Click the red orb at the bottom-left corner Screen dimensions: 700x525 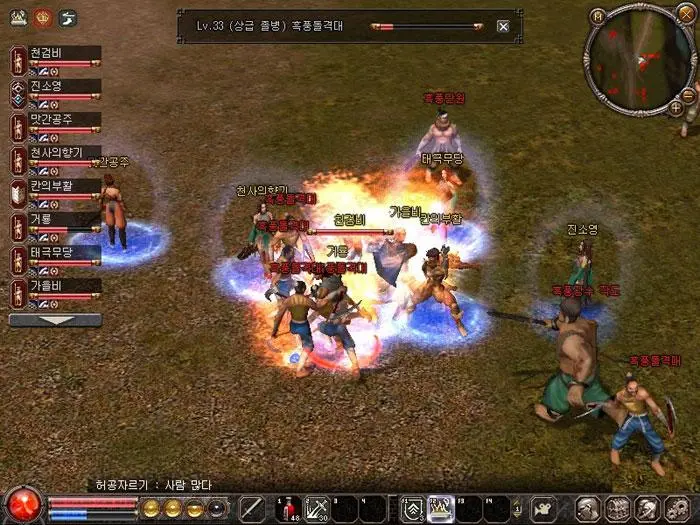pyautogui.click(x=22, y=504)
